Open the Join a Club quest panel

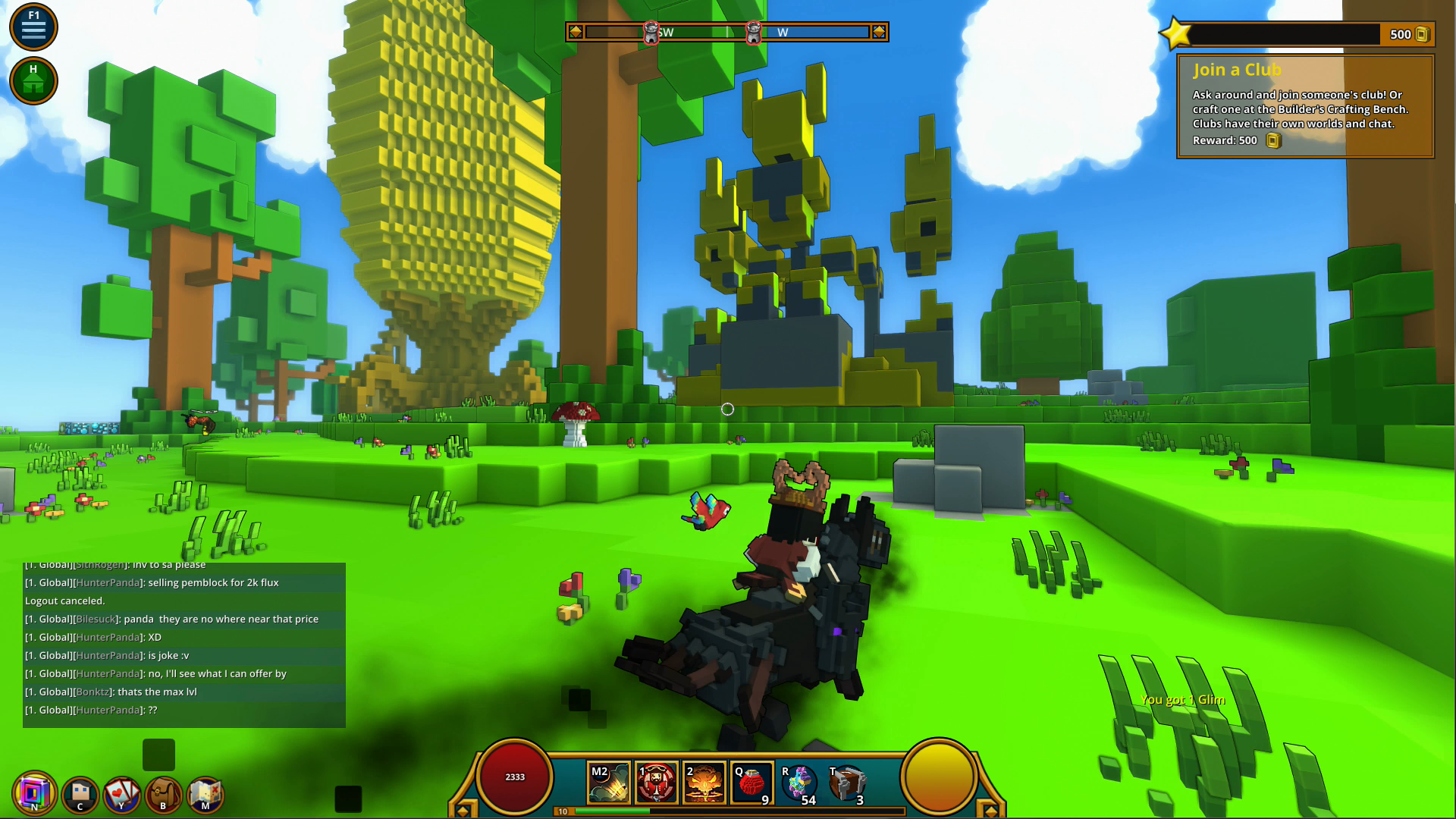point(1304,106)
